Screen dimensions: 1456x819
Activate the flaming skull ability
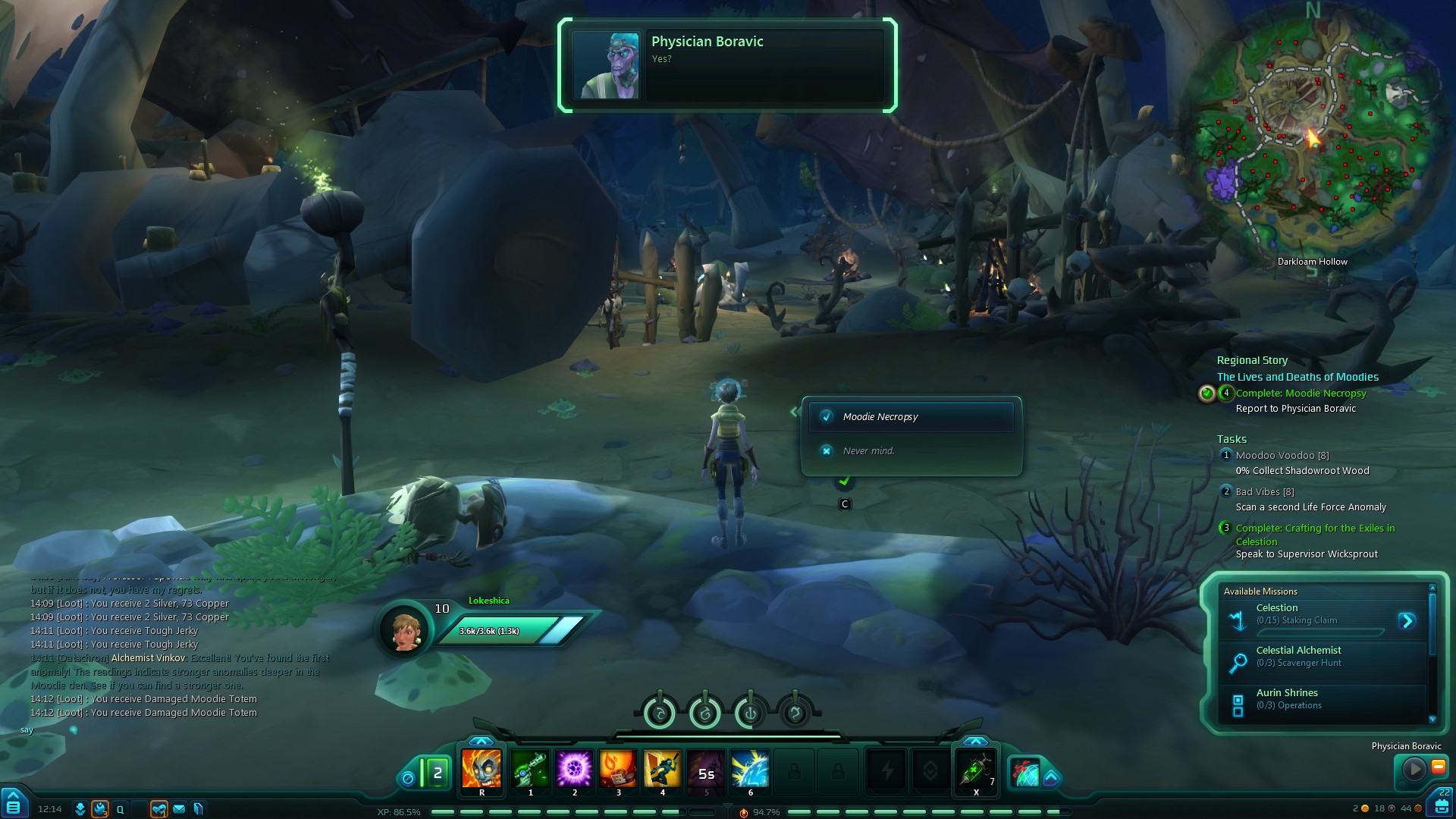(482, 769)
